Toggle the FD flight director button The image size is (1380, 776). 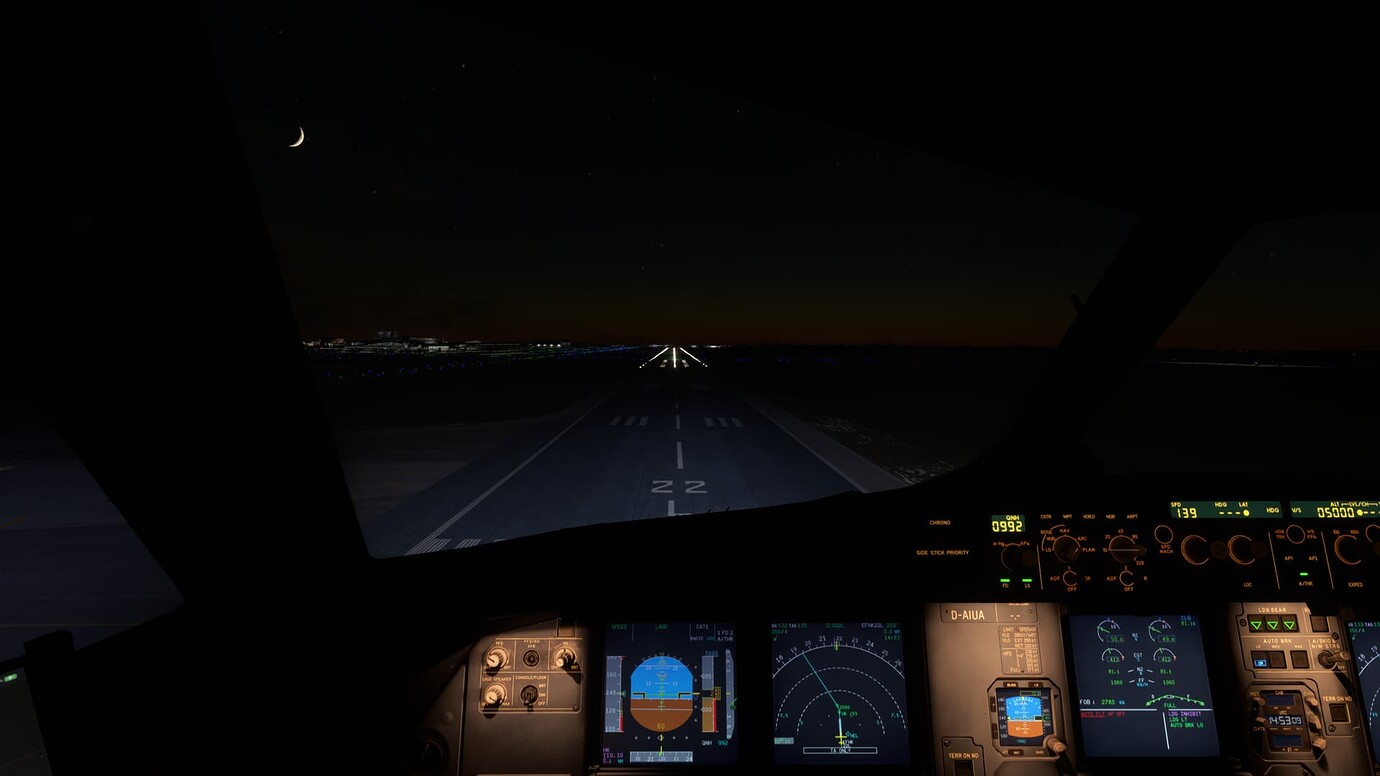(1004, 580)
